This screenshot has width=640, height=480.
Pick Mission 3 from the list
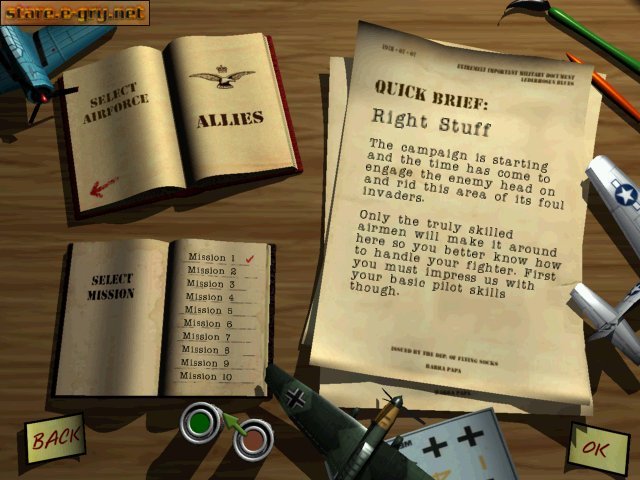point(206,284)
